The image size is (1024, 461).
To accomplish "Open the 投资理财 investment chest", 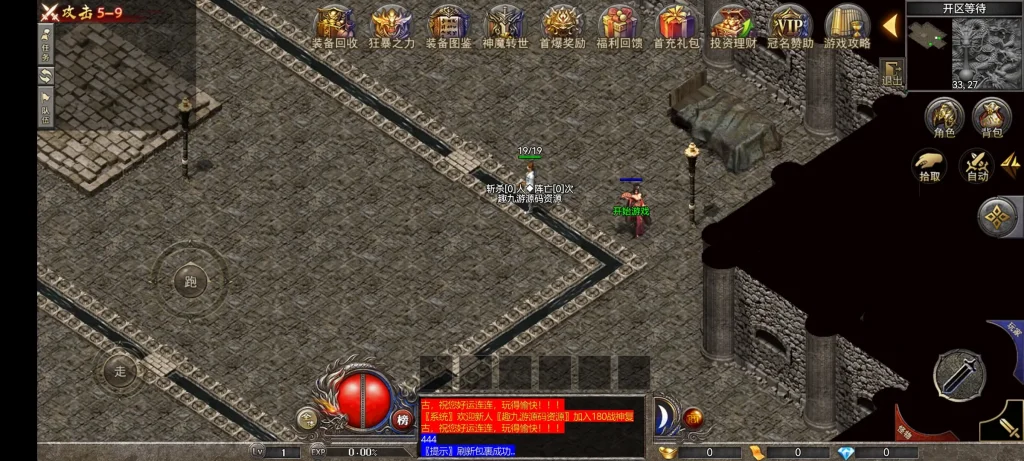I will coord(734,24).
